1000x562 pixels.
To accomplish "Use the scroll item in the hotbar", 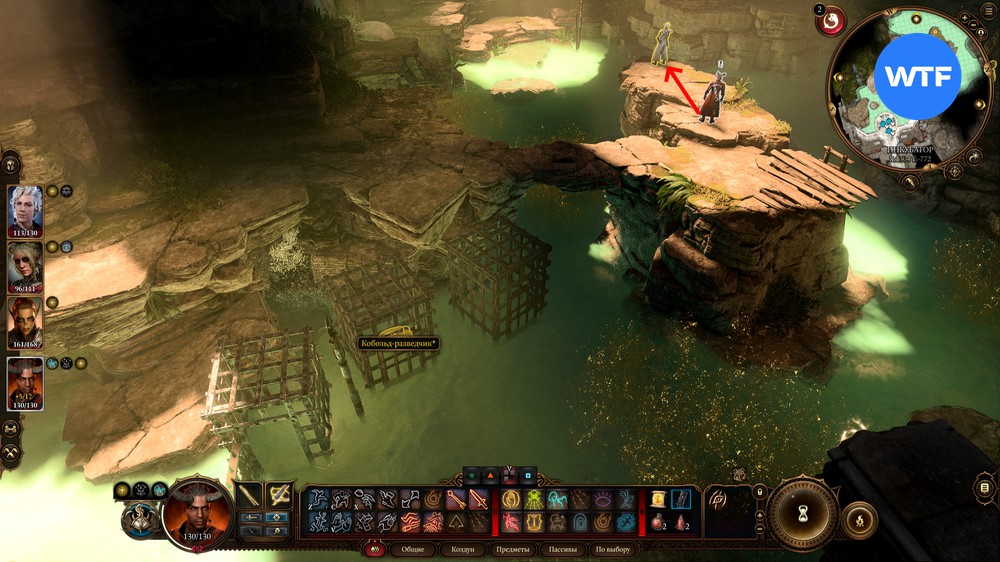I will pyautogui.click(x=658, y=498).
